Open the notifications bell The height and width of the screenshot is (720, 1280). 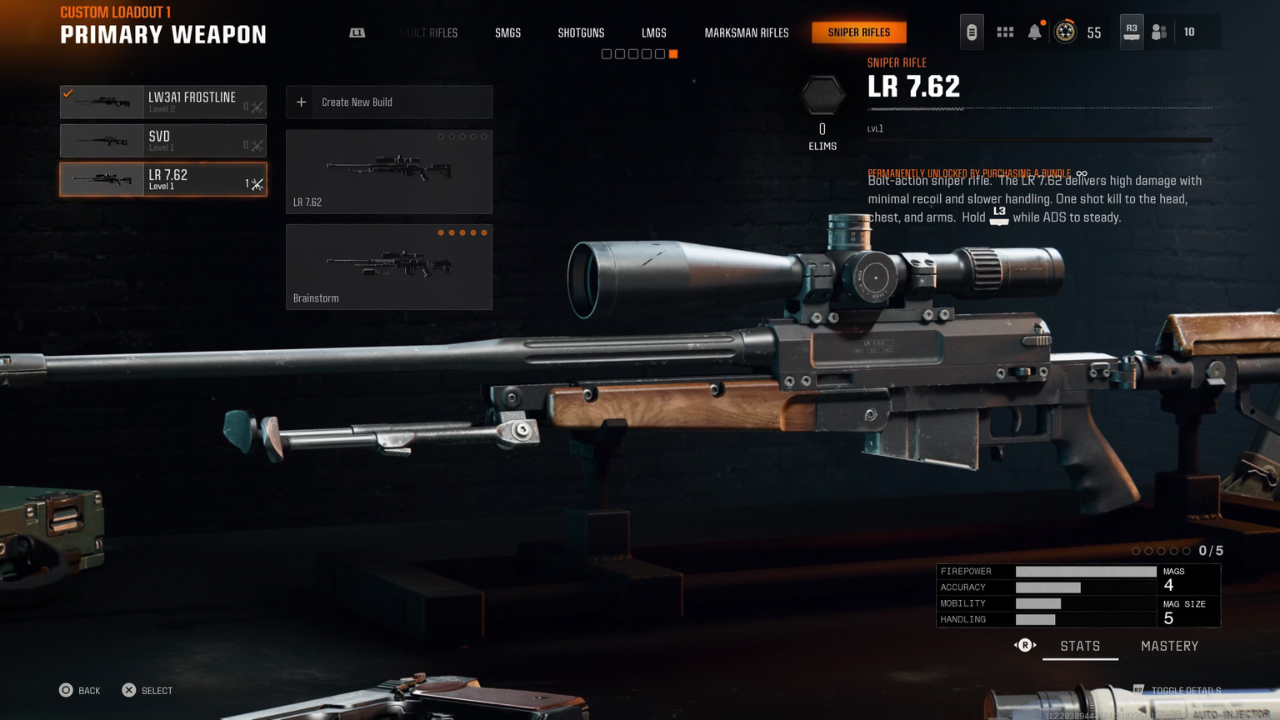1035,32
